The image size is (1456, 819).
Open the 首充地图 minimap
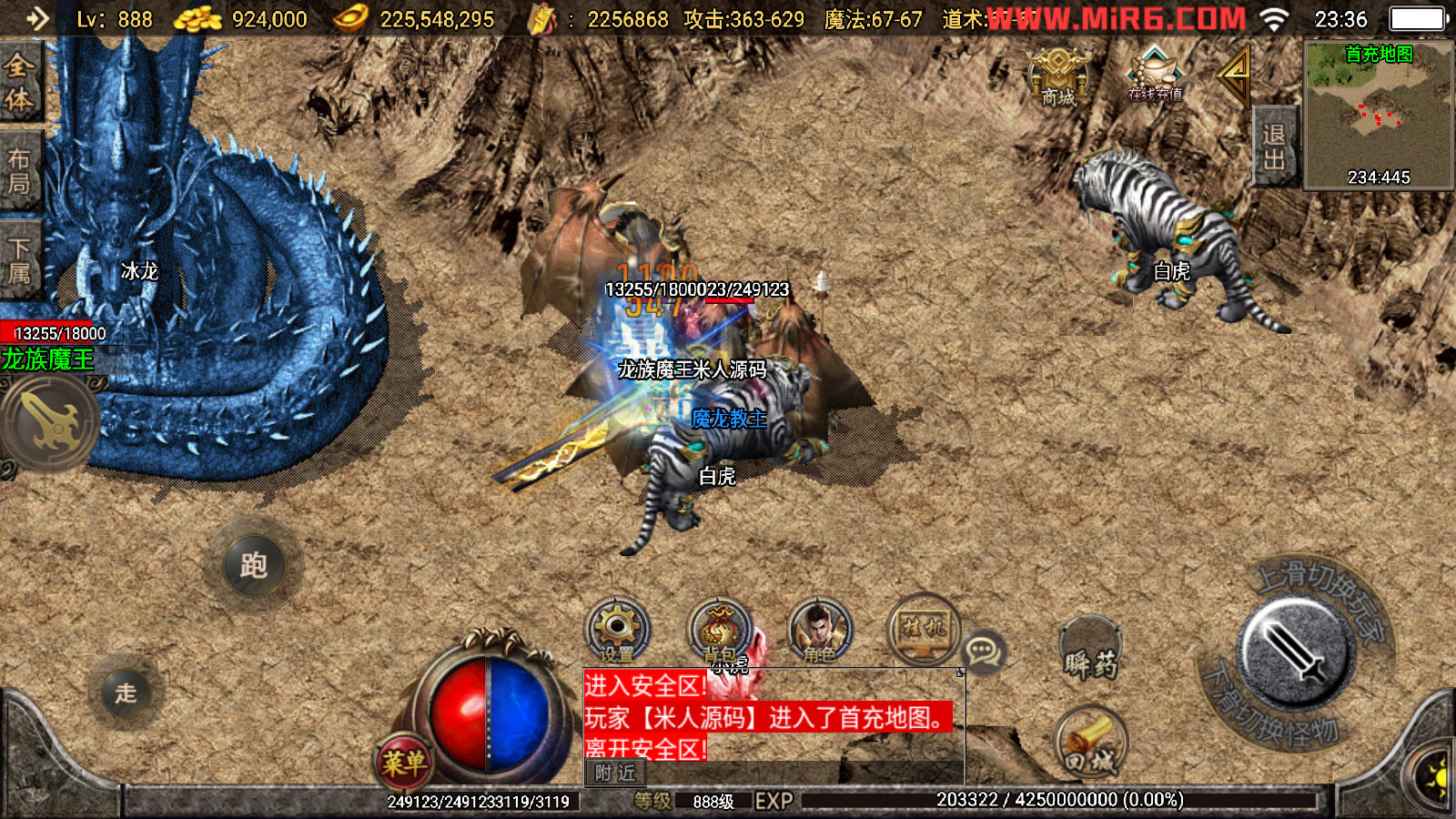[1379, 115]
